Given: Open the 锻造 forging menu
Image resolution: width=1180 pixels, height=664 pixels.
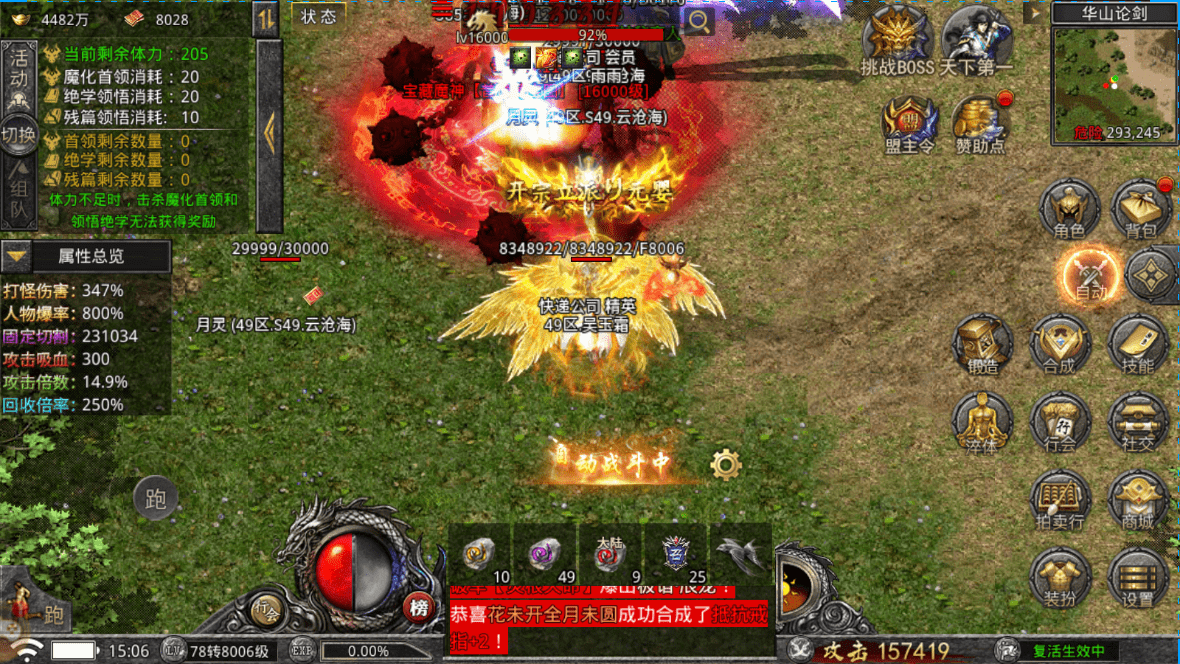Looking at the screenshot, I should (x=983, y=345).
